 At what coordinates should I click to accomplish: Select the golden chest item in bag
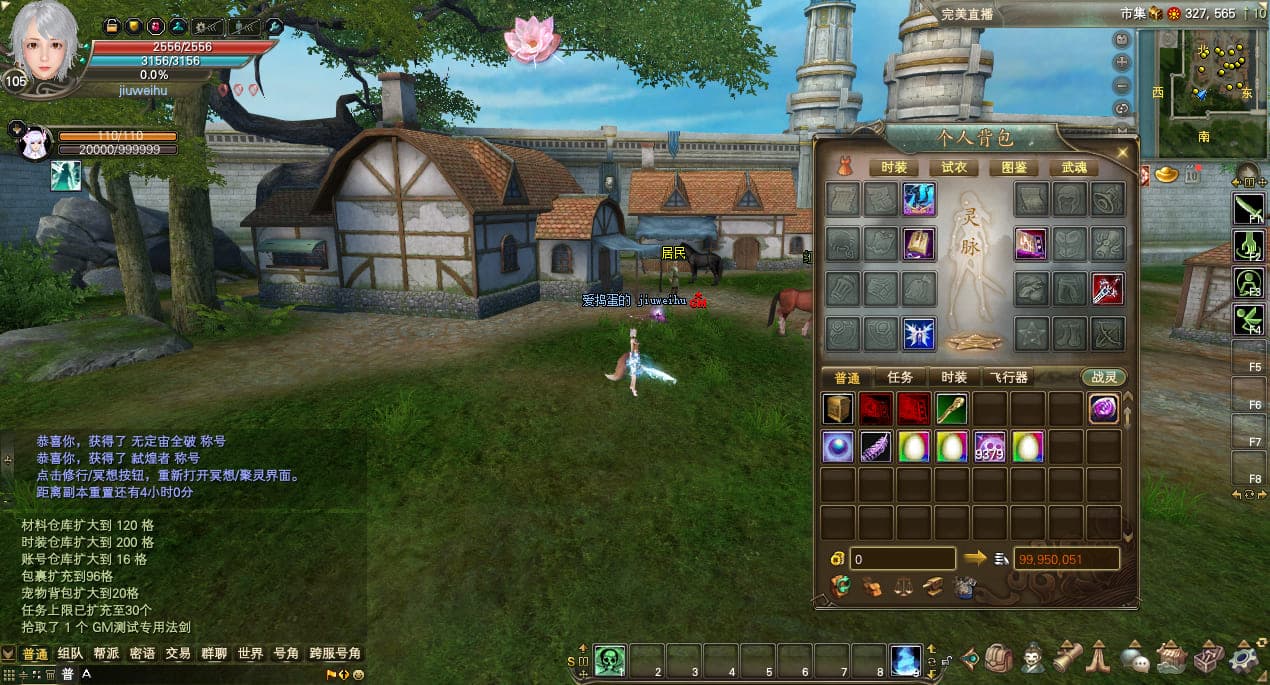[x=838, y=409]
